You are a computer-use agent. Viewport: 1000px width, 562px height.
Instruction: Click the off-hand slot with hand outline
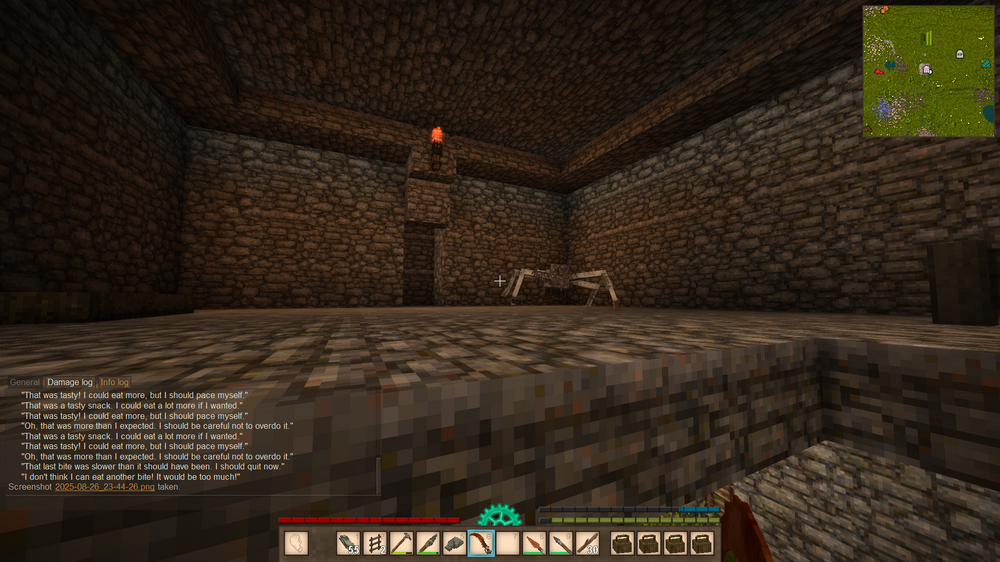(x=297, y=543)
